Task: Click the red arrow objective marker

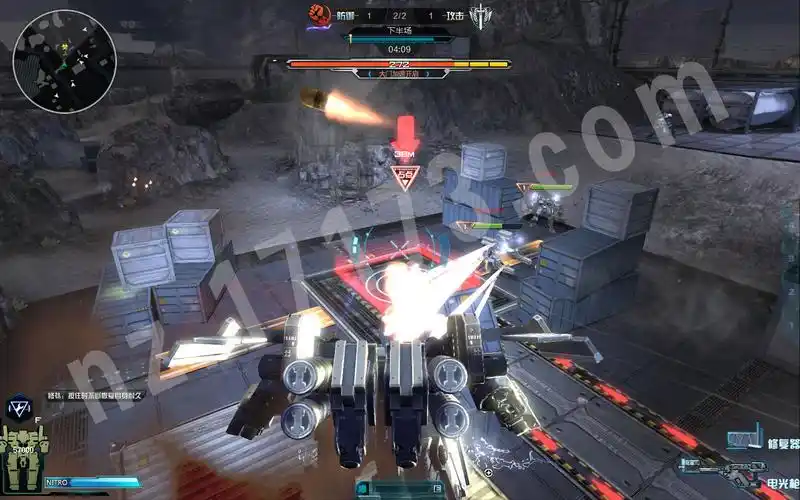Action: [405, 133]
